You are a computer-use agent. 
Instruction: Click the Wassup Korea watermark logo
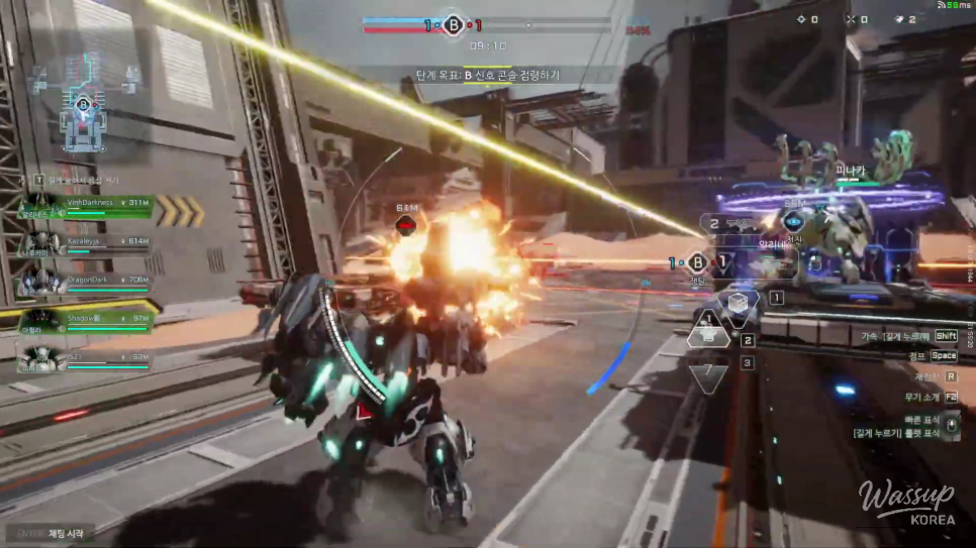(906, 504)
